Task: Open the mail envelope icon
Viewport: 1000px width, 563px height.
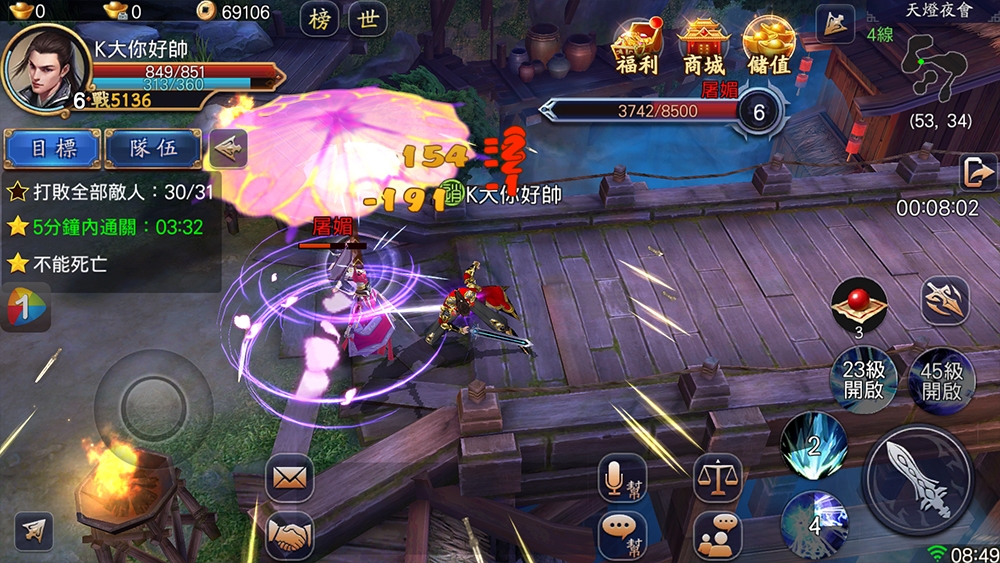Action: [x=290, y=478]
